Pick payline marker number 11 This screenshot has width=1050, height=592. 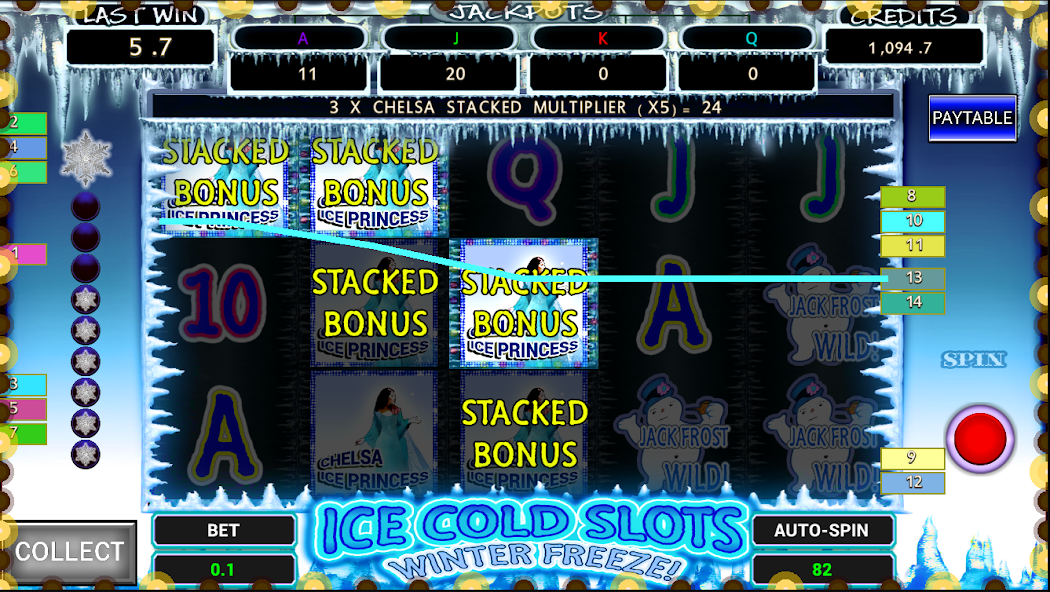click(912, 245)
